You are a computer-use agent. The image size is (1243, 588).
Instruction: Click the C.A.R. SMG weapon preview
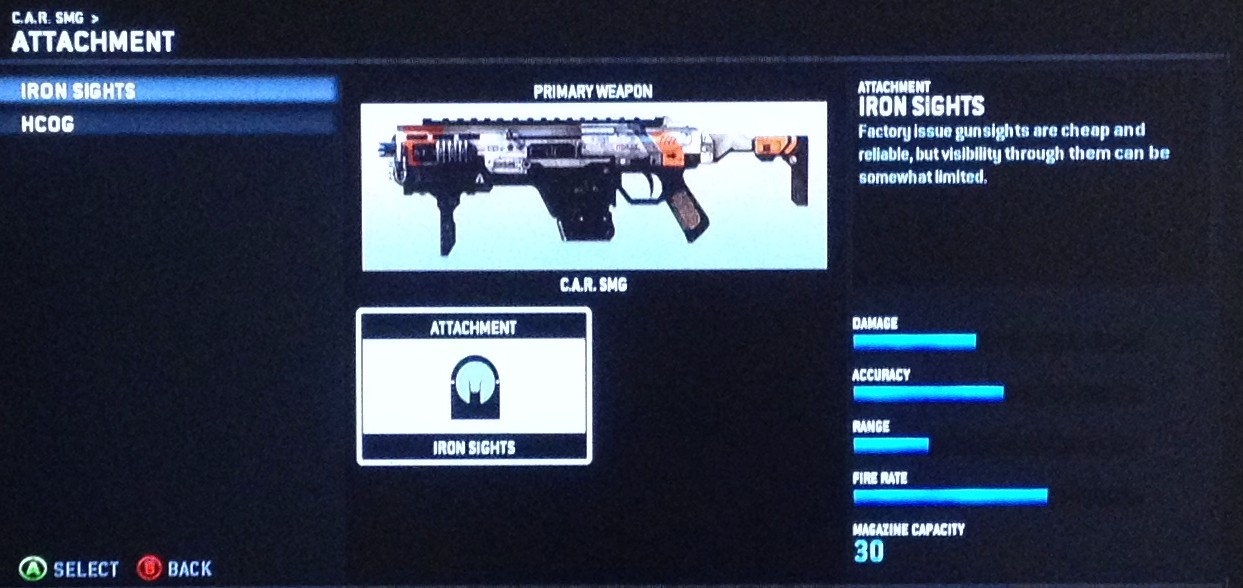[594, 186]
